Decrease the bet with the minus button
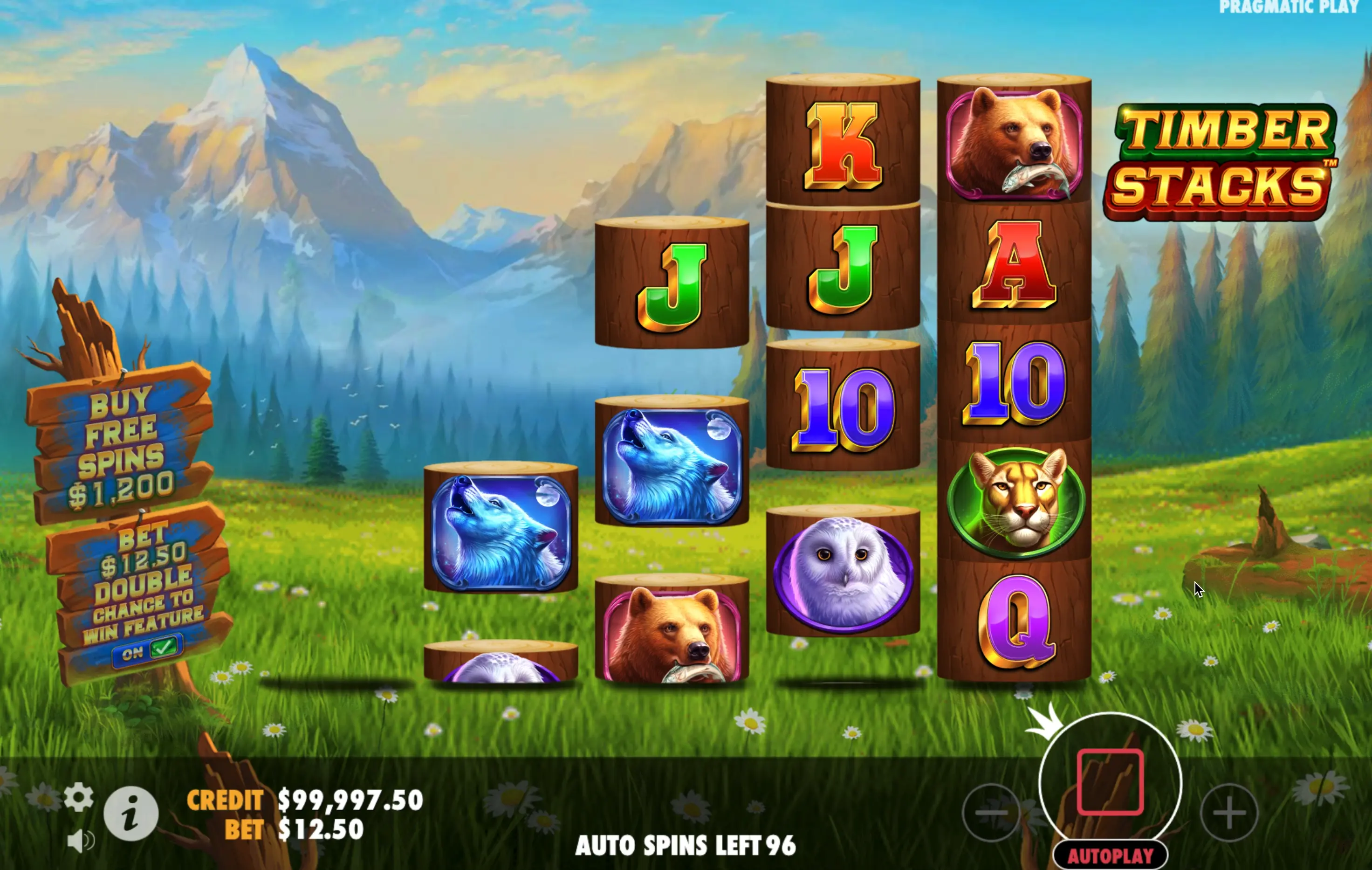Screen dimensions: 1372x870 point(991,812)
